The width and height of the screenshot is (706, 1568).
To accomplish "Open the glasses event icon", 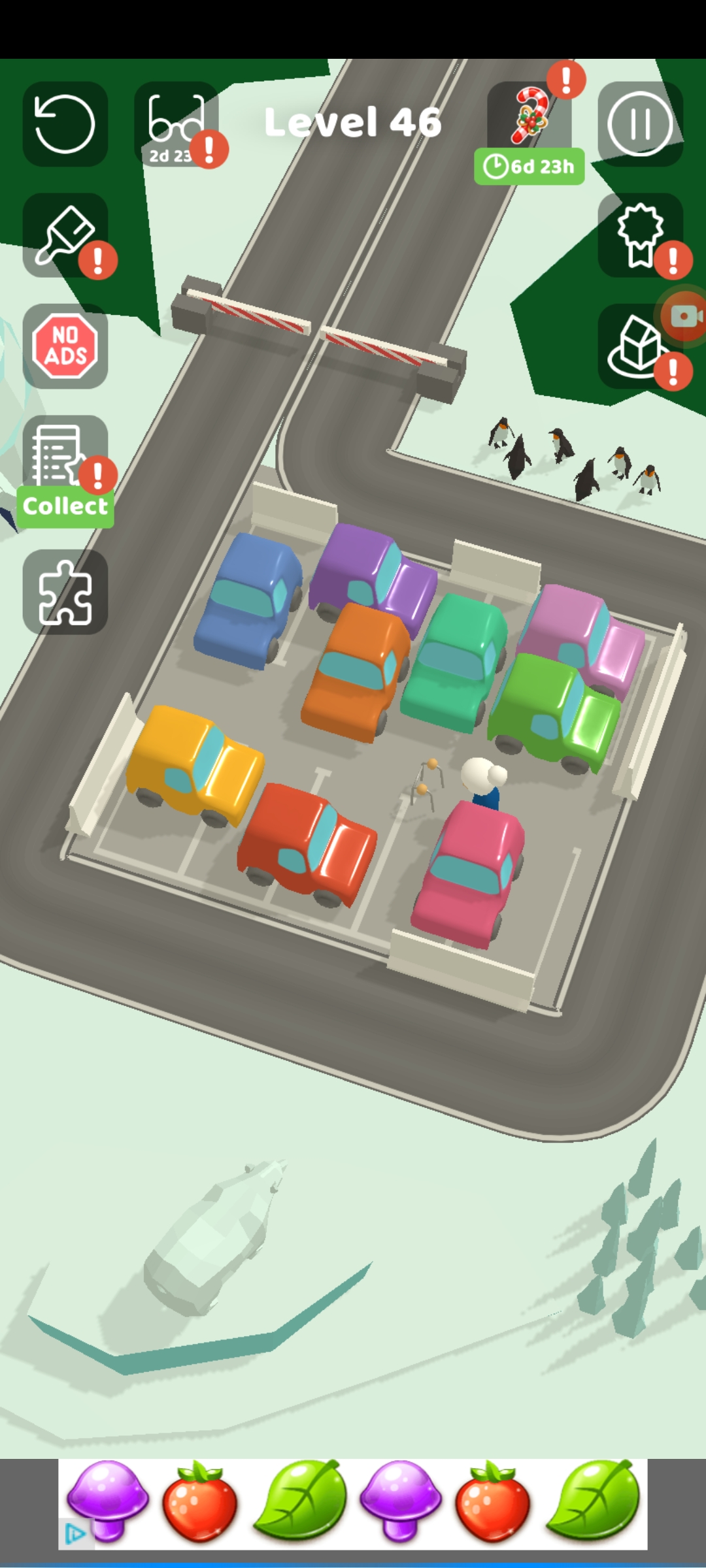I will [176, 124].
